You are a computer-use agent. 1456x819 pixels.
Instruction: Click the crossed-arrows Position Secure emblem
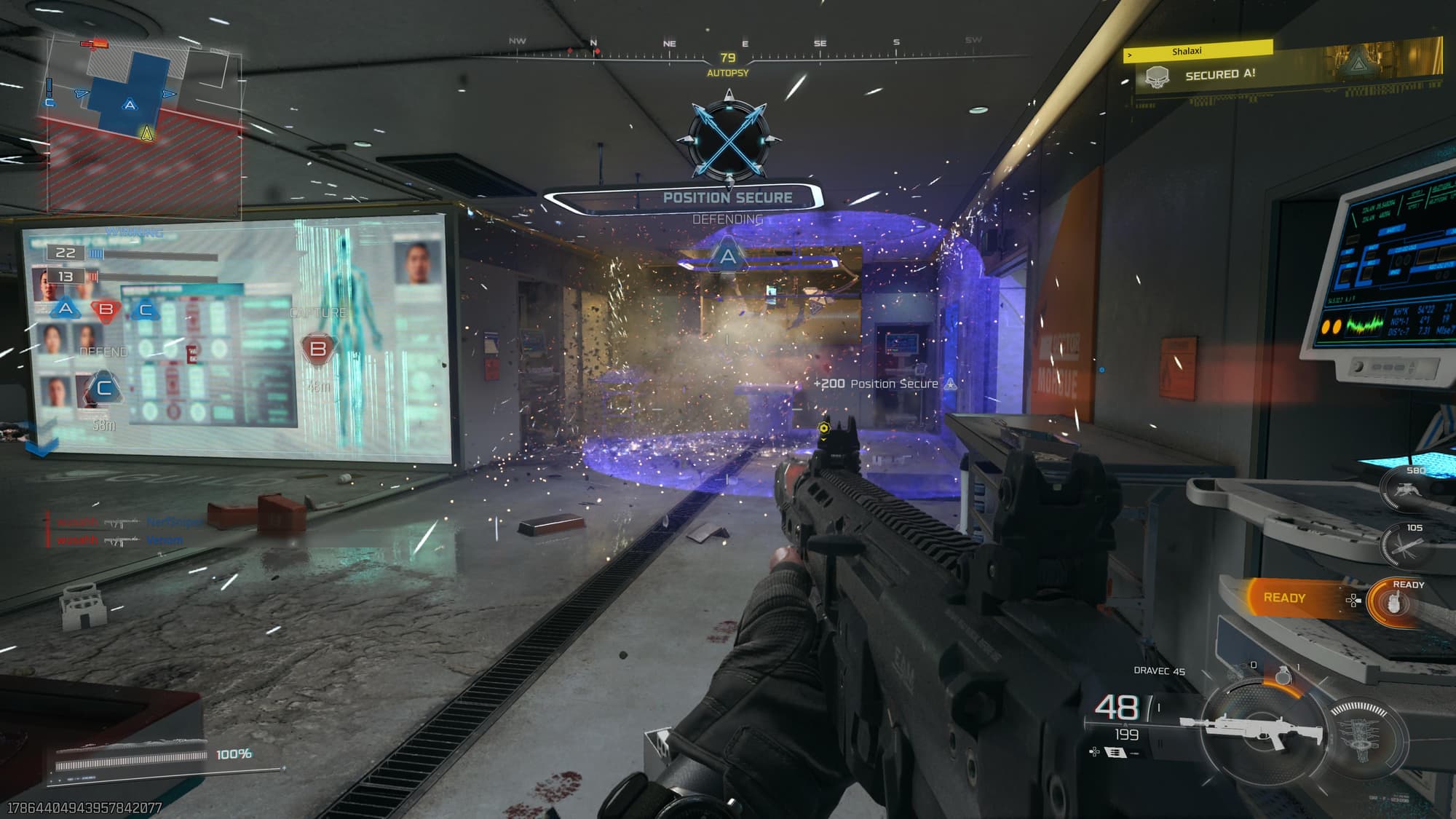click(727, 138)
